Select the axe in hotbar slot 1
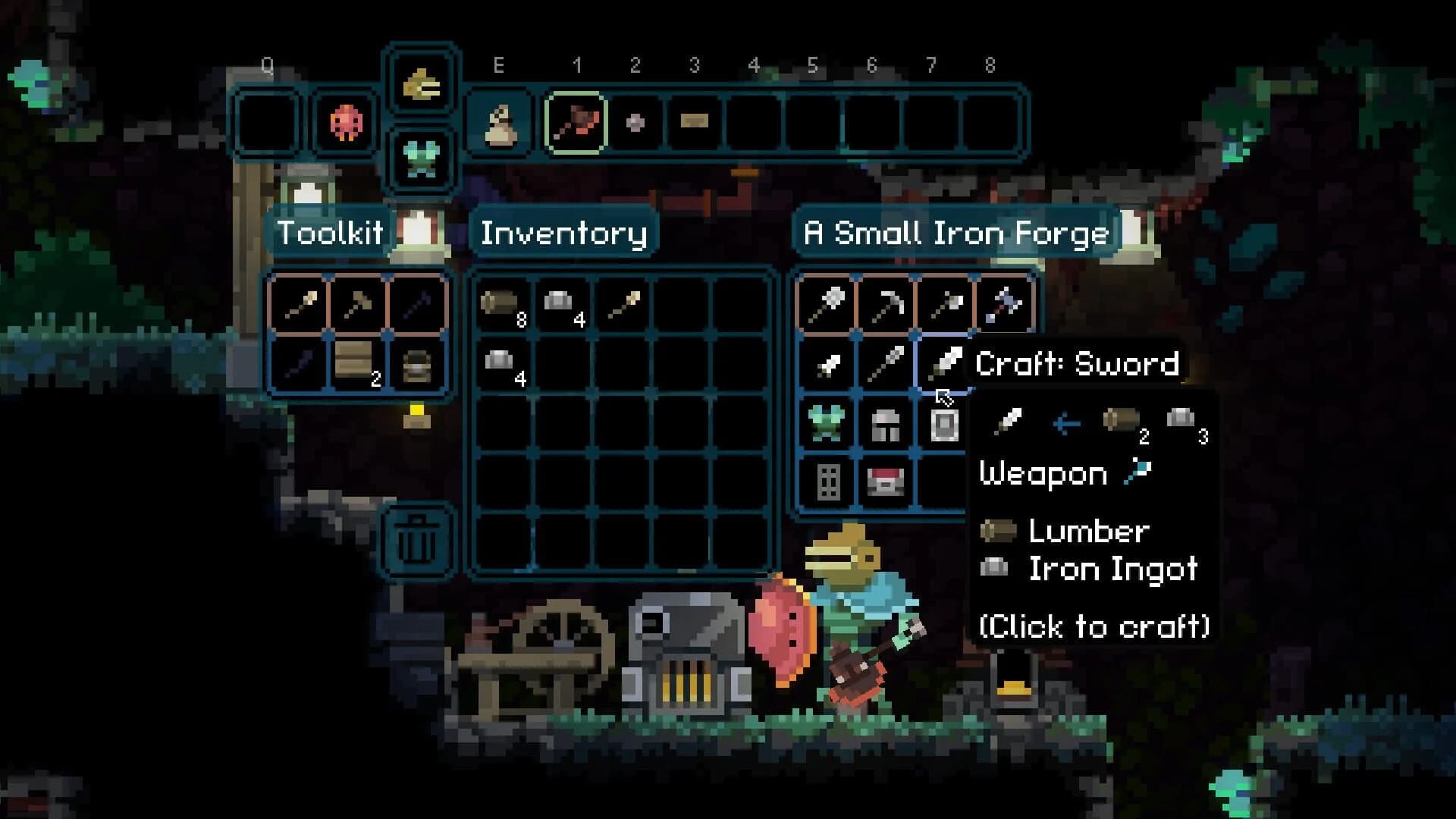 tap(578, 121)
